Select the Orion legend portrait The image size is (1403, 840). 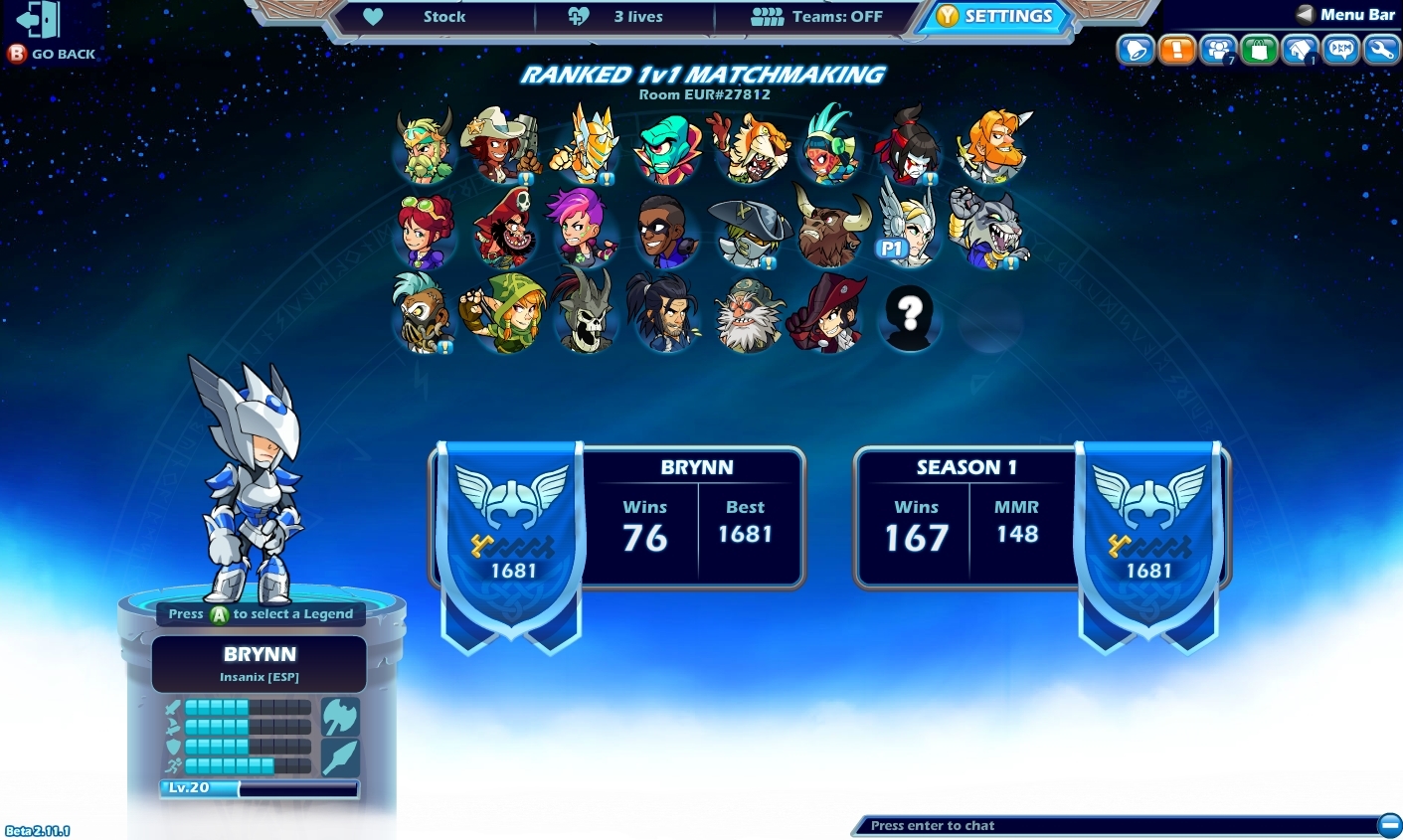click(586, 144)
